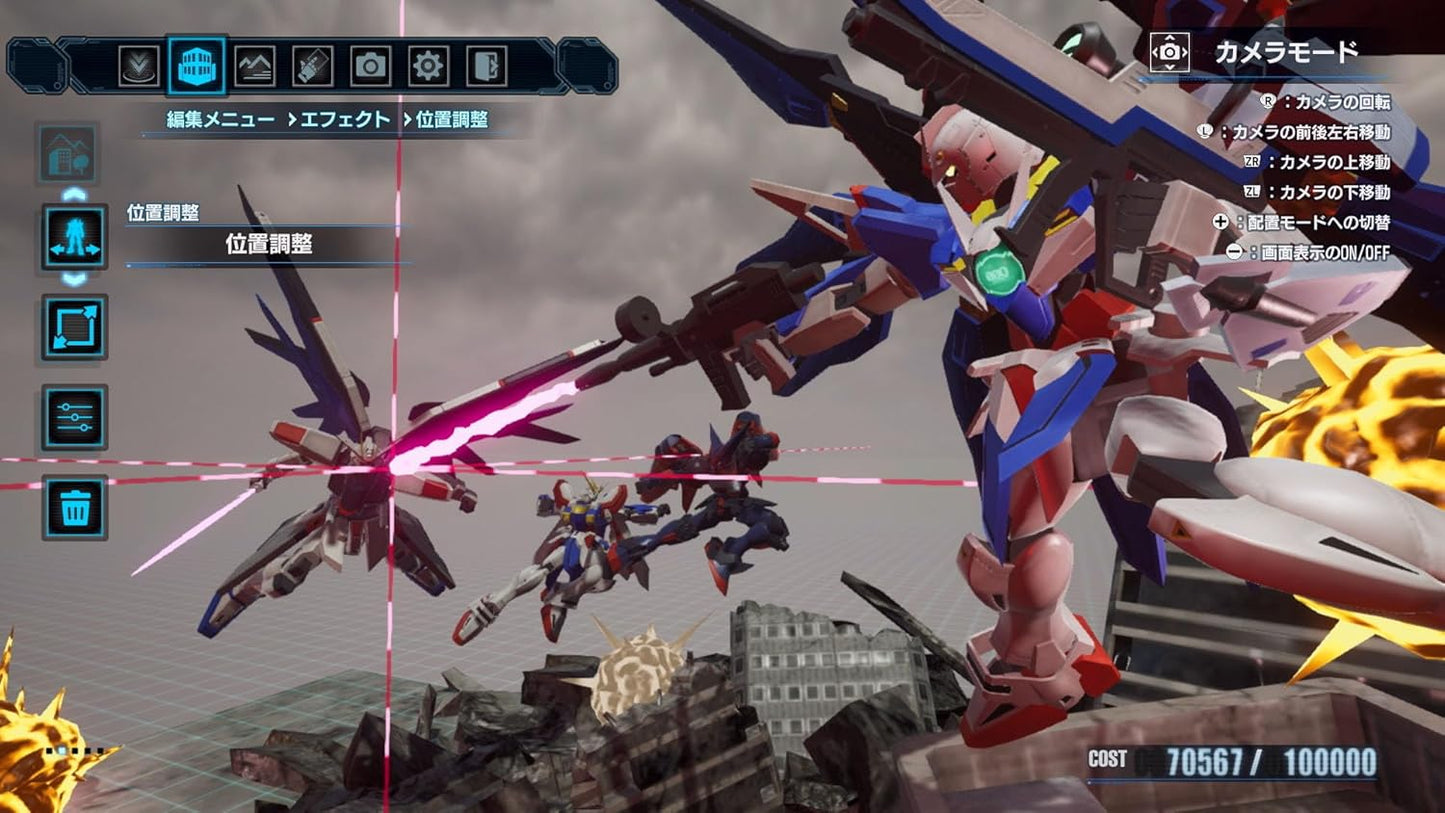
Task: Open the landscape background settings icon
Action: pyautogui.click(x=256, y=66)
